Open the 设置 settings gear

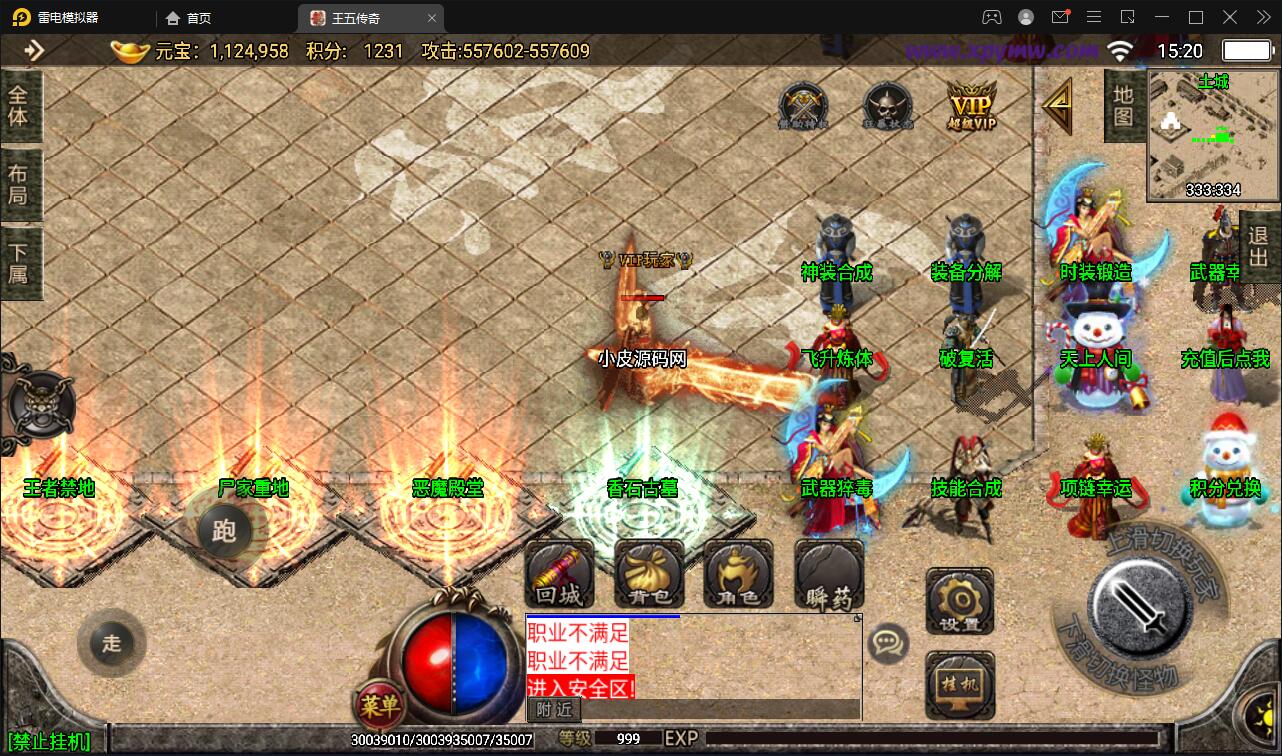(959, 602)
